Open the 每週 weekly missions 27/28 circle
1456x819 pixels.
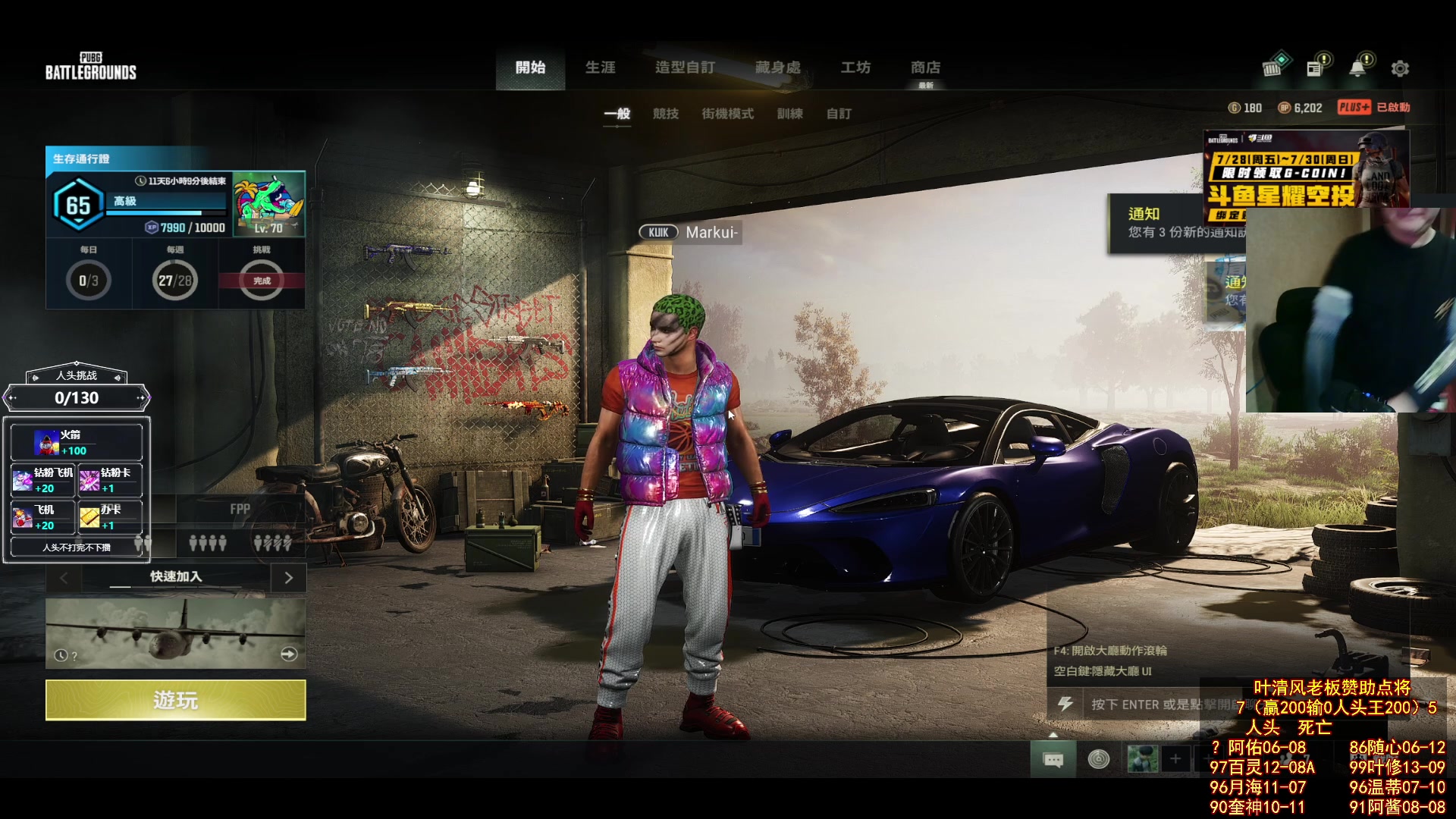pos(175,281)
